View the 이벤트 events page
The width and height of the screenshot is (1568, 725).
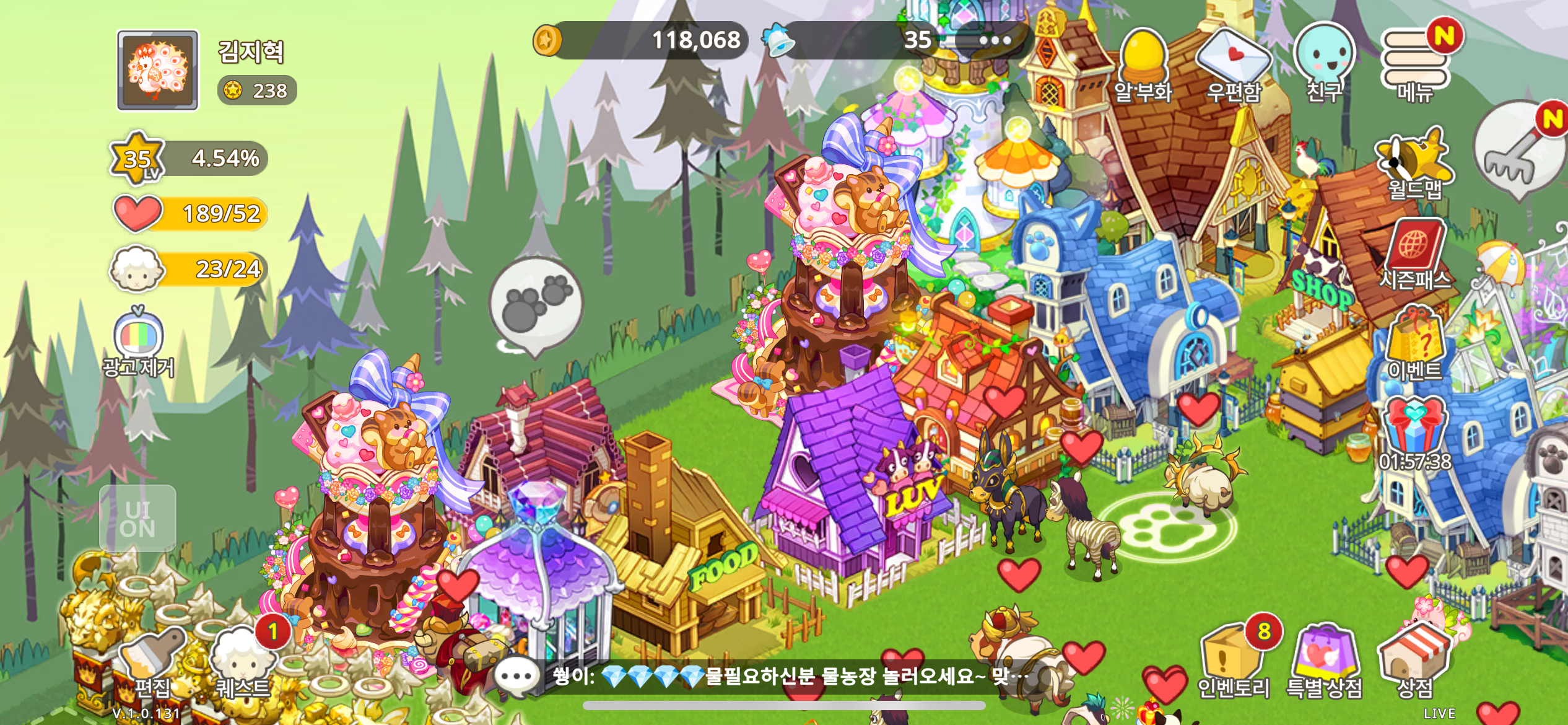(x=1416, y=344)
